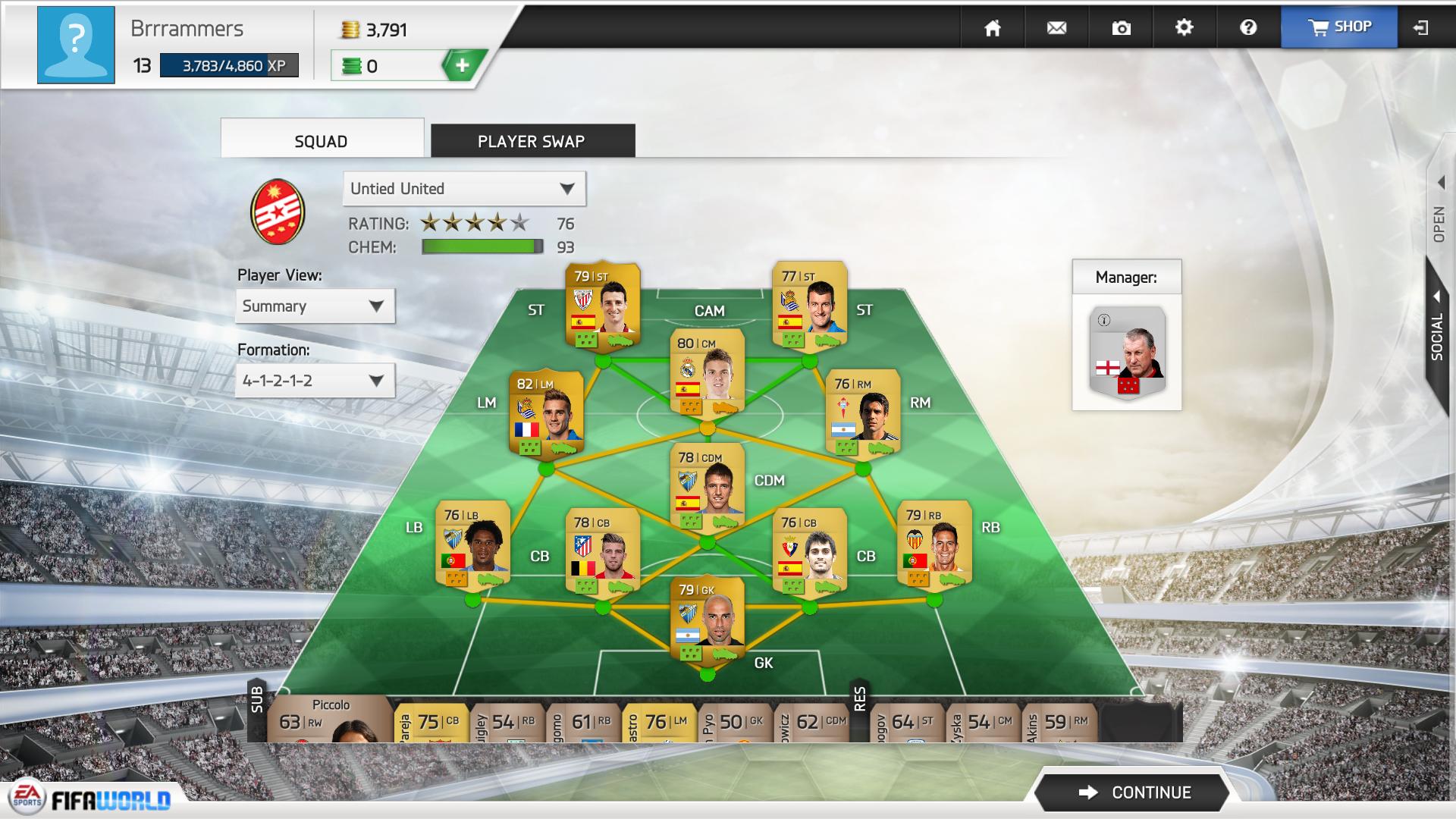Click the home icon in the top bar
Viewport: 1456px width, 819px height.
click(x=993, y=27)
